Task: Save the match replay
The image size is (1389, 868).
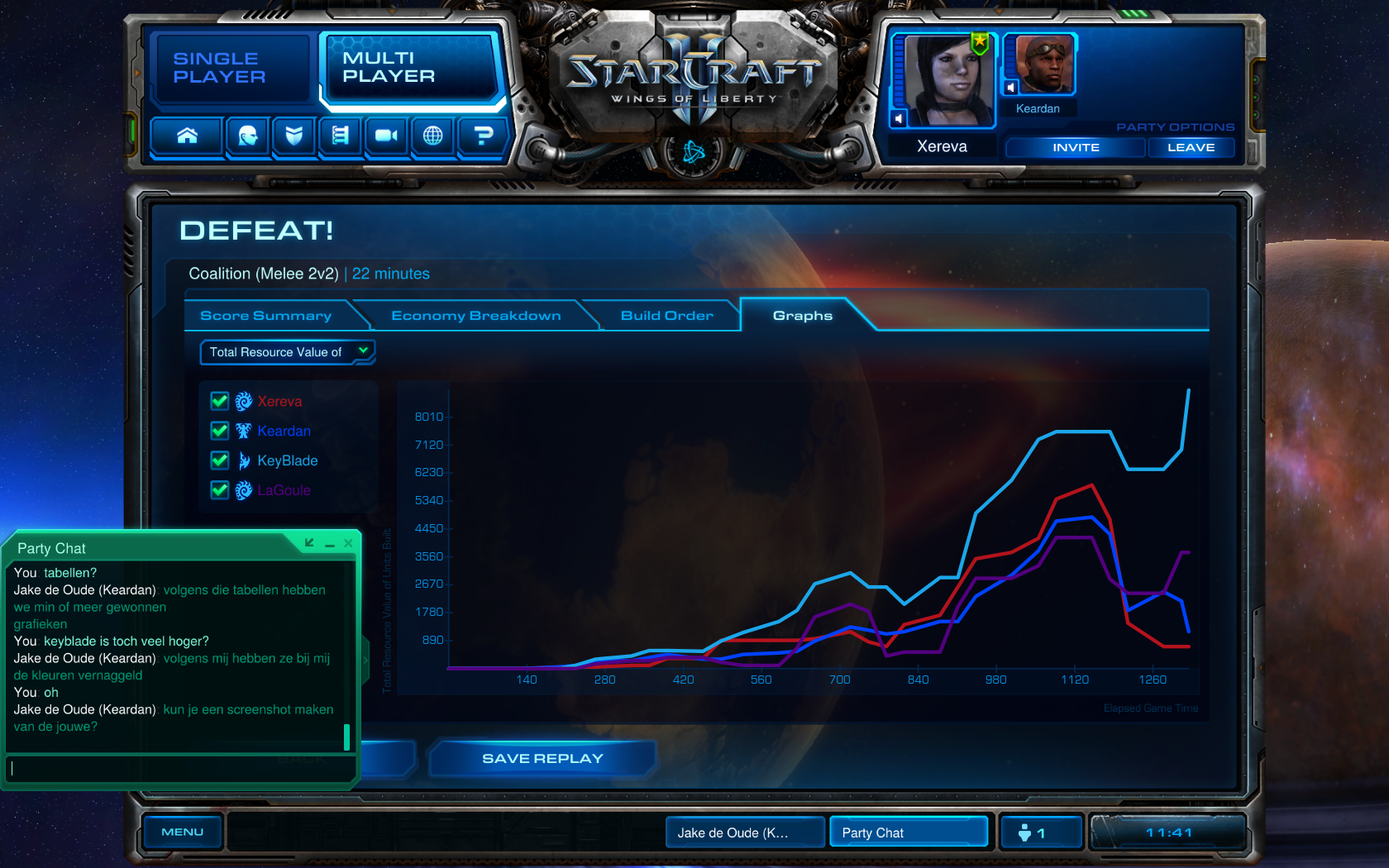Action: click(x=542, y=759)
